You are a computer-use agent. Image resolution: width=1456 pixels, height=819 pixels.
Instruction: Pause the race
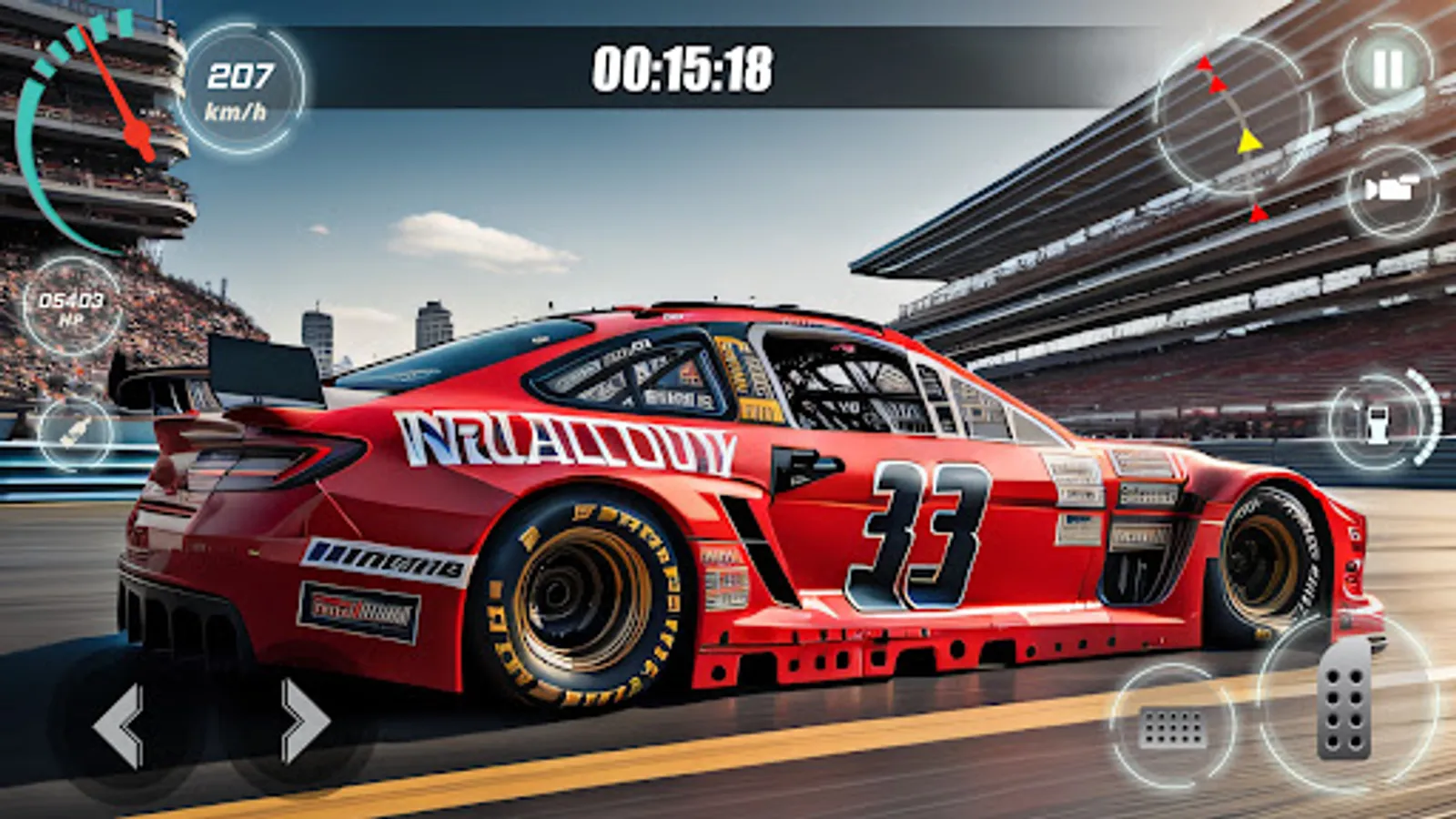pyautogui.click(x=1386, y=66)
